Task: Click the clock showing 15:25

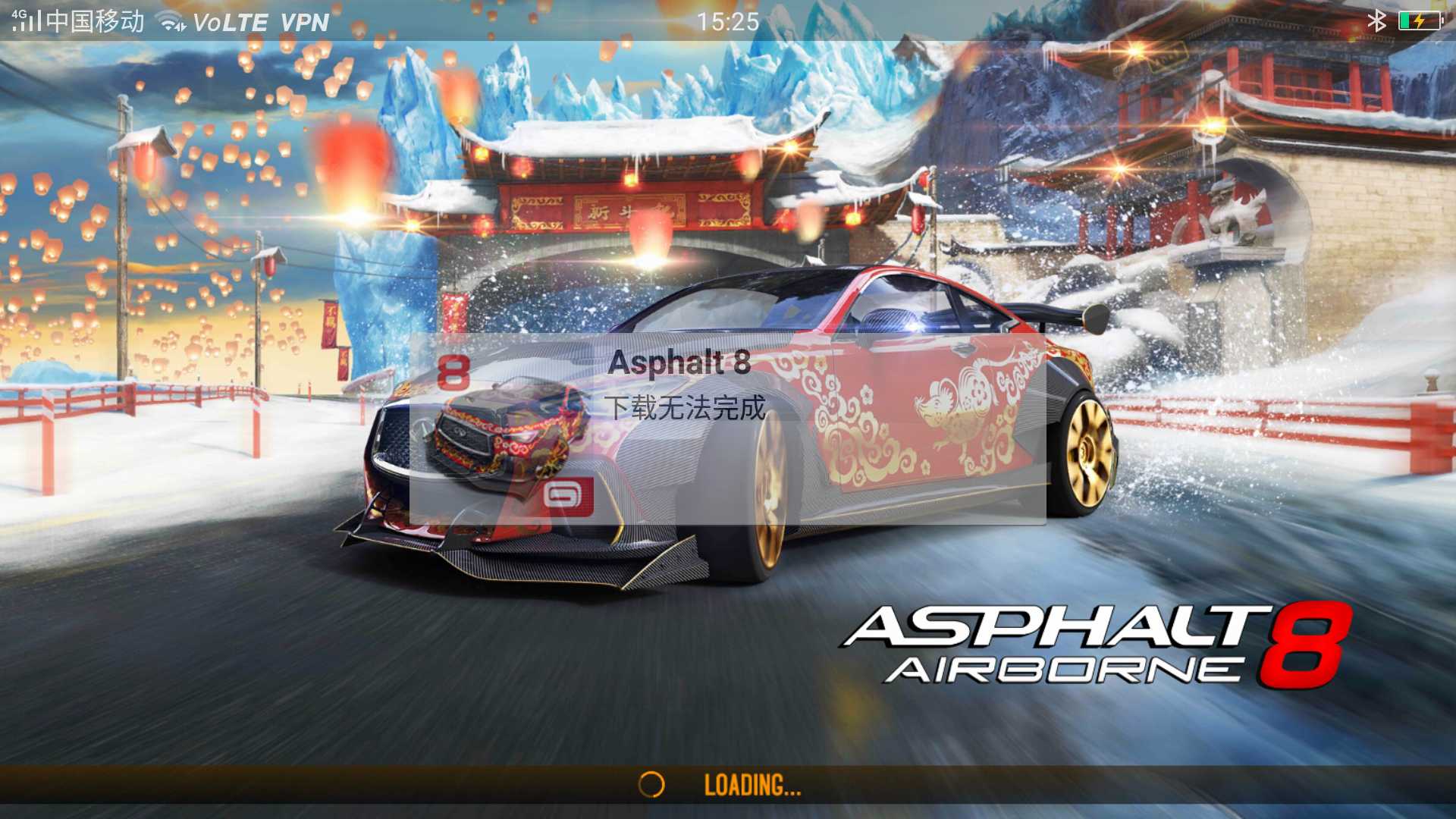Action: [x=728, y=20]
